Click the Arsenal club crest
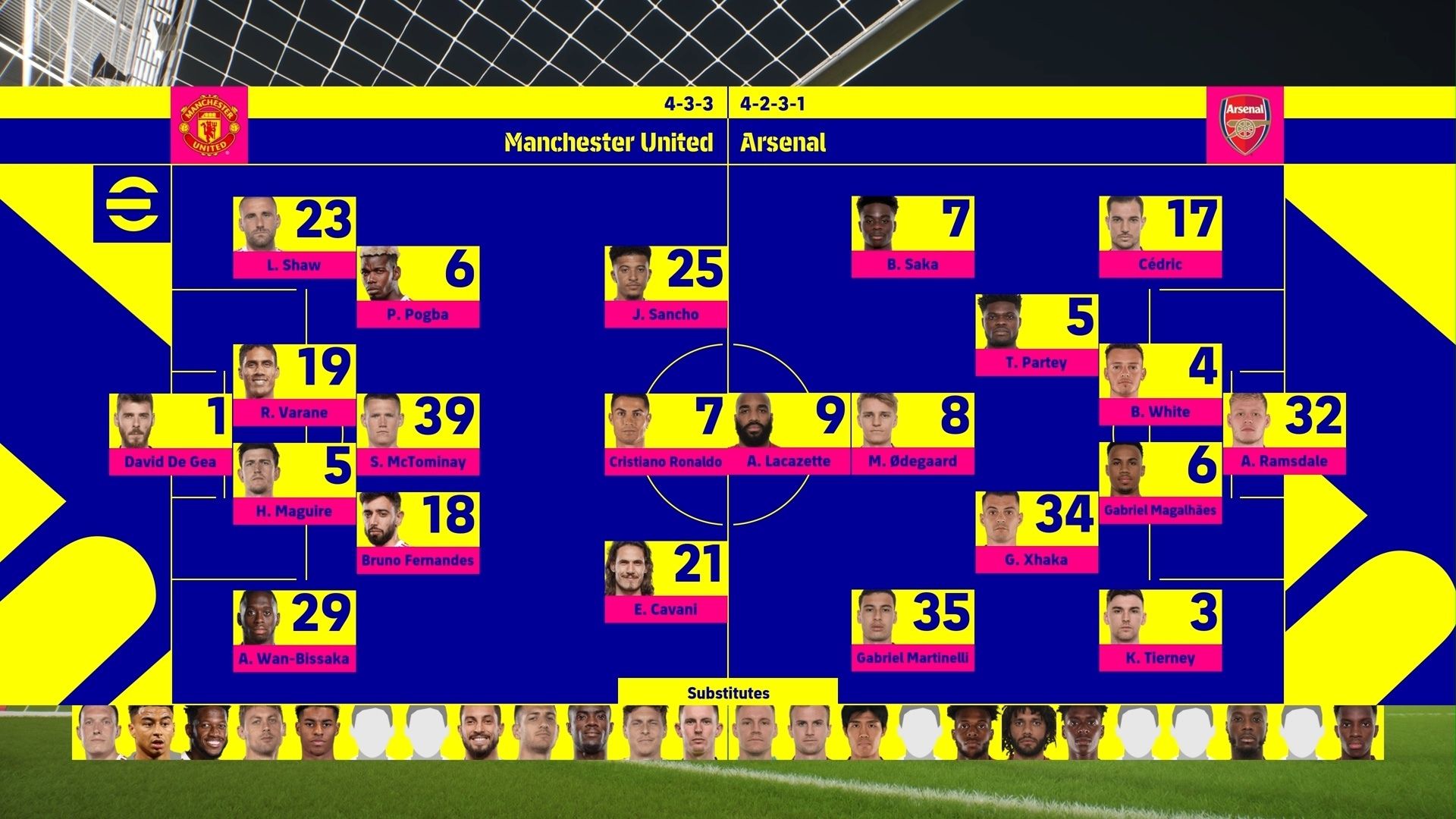Screen dimensions: 1456x819 click(x=1244, y=125)
